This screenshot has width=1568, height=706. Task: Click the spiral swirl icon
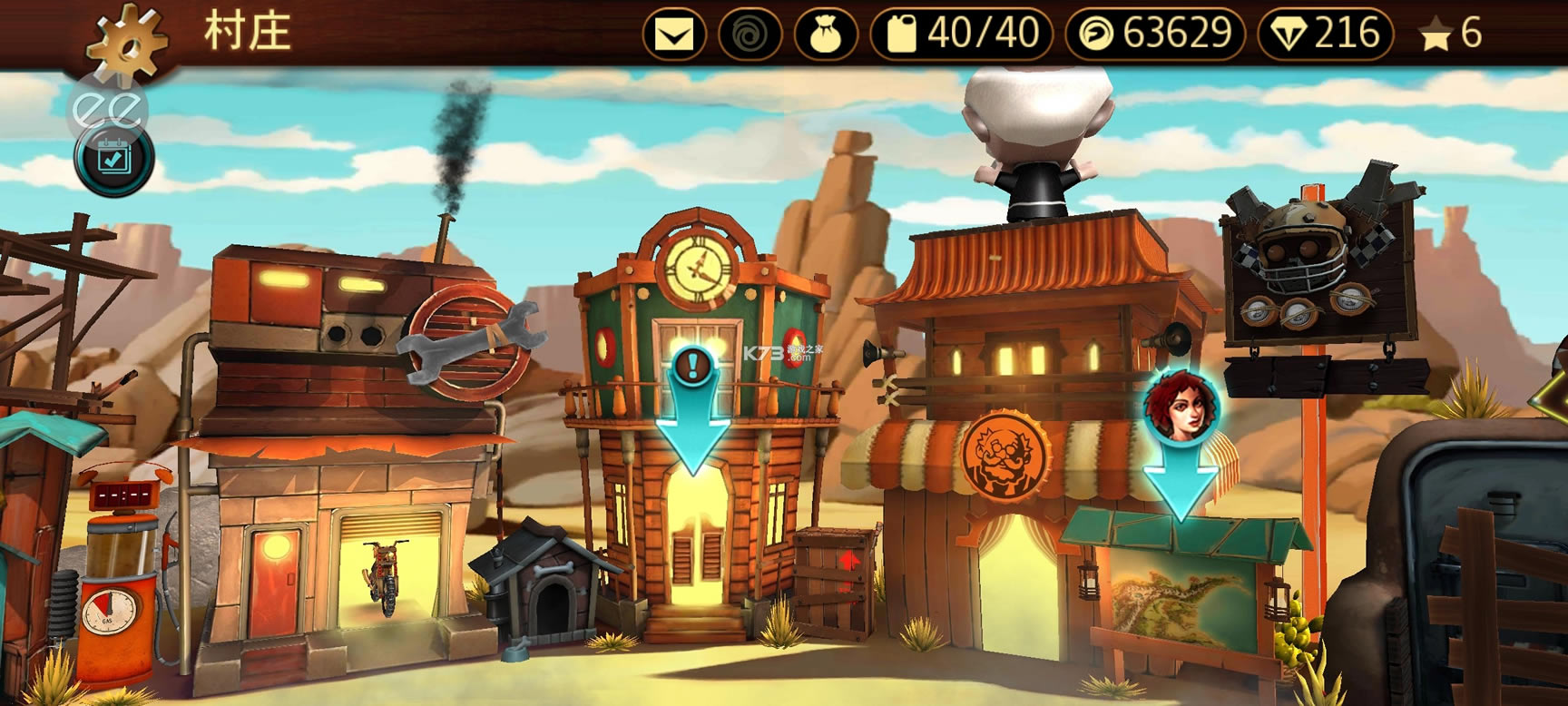(x=750, y=34)
